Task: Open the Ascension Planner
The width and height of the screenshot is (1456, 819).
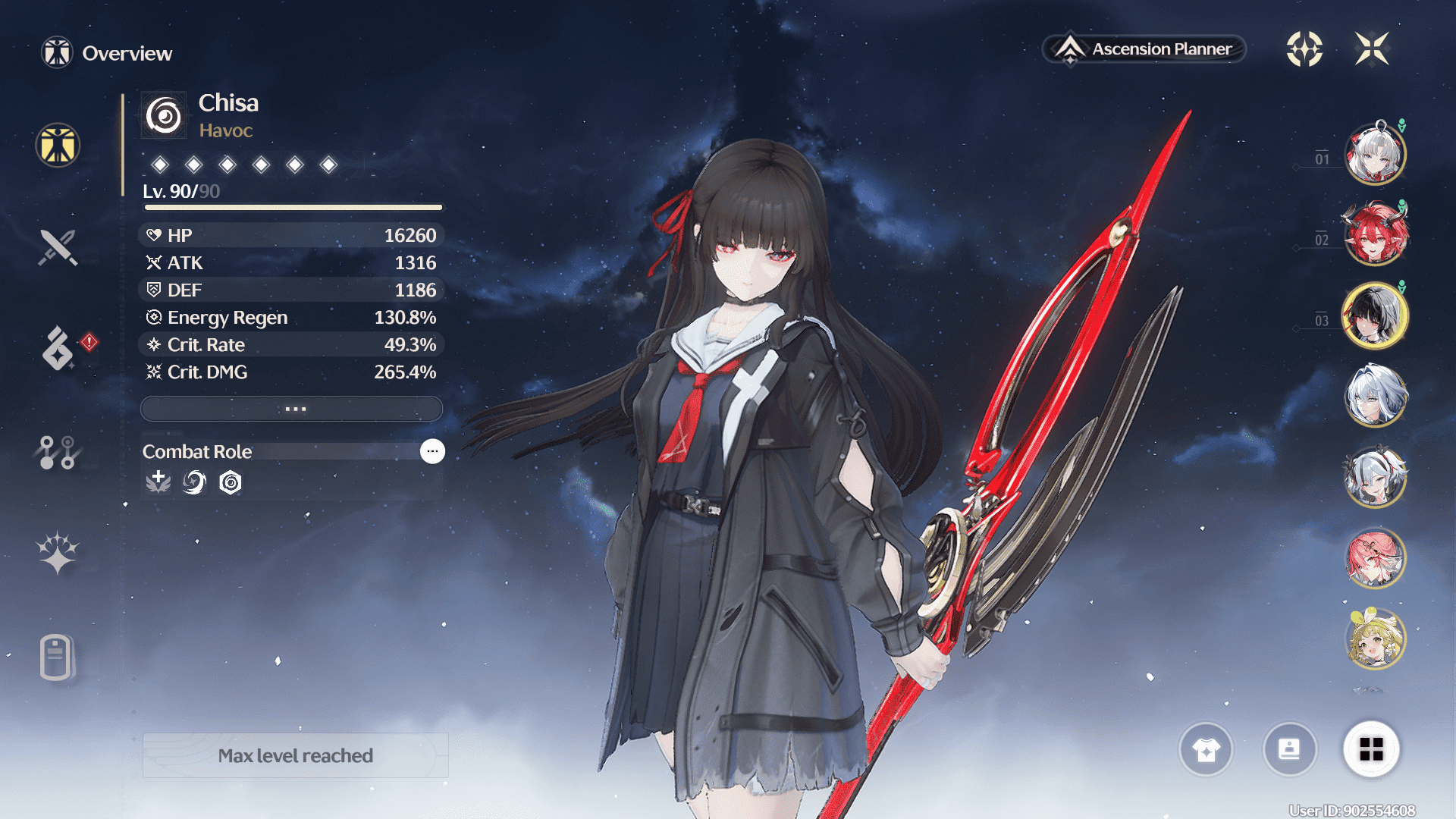Action: click(1144, 49)
